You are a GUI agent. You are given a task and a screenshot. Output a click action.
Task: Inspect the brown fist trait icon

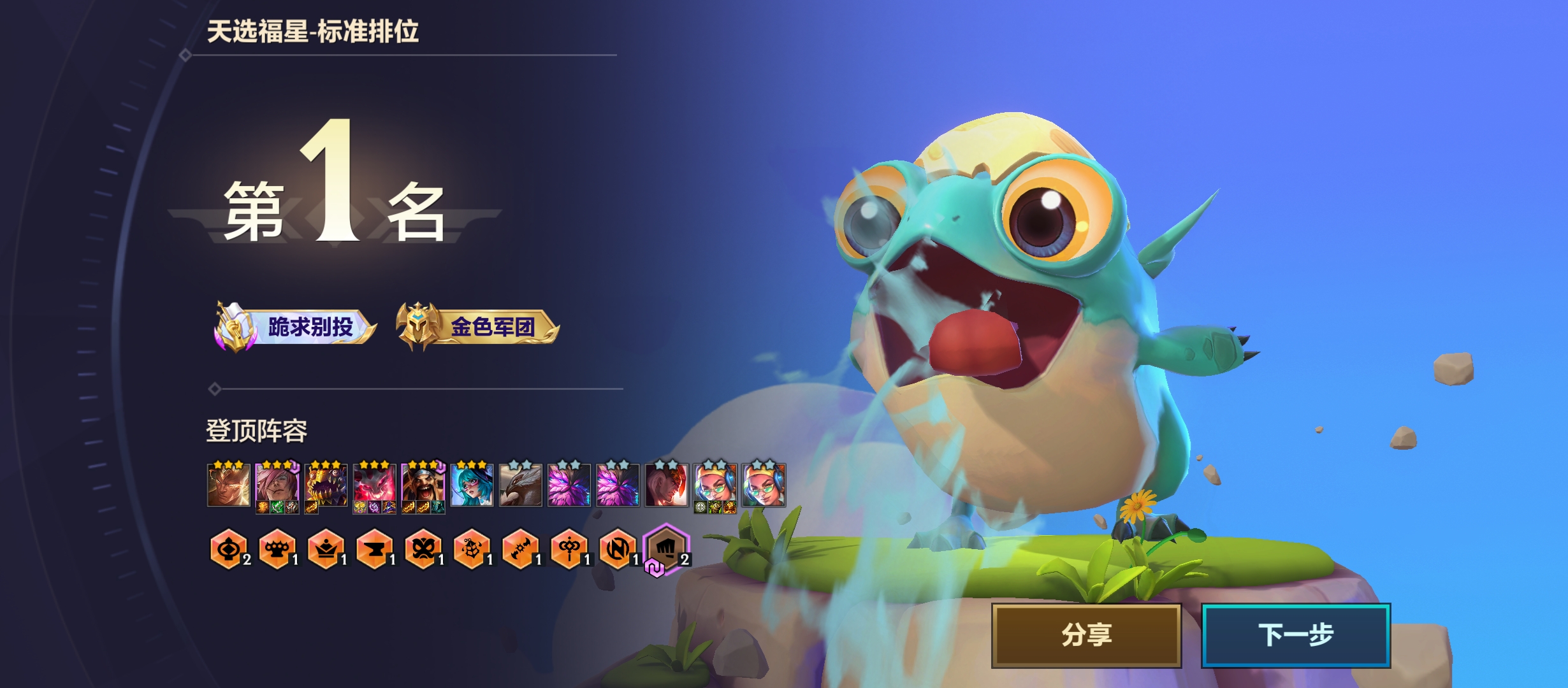tap(666, 548)
